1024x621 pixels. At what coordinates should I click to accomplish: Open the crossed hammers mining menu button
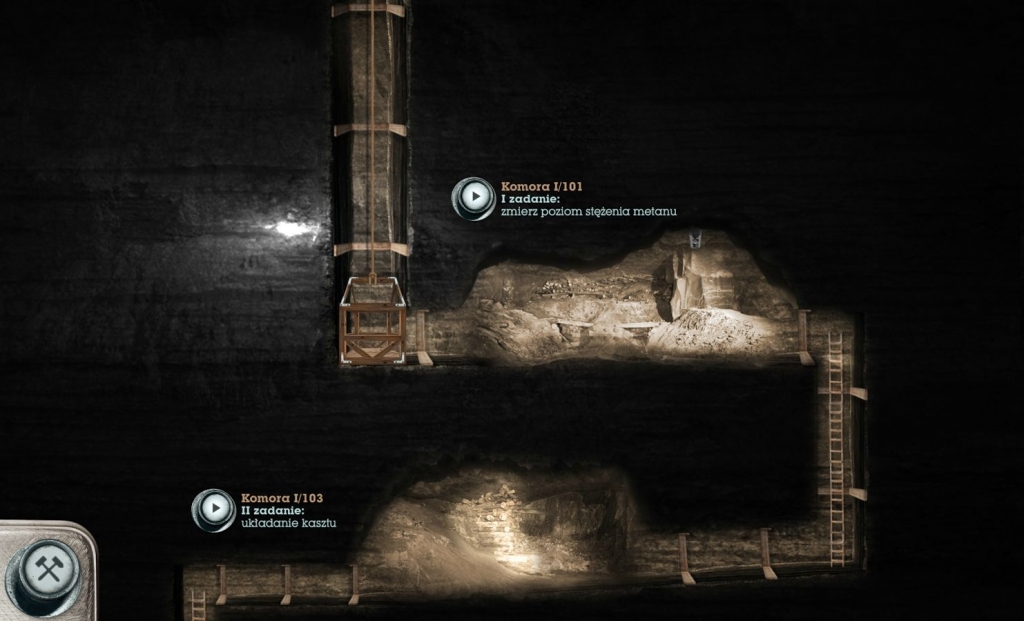pos(48,570)
